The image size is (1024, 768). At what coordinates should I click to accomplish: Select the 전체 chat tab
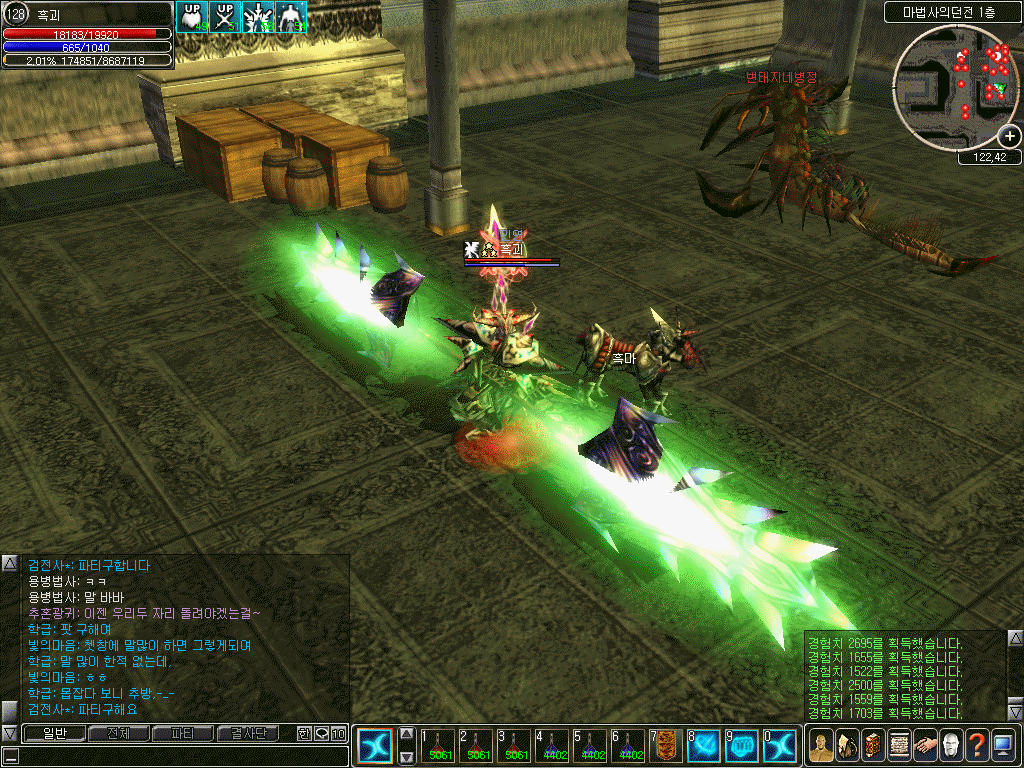point(118,734)
